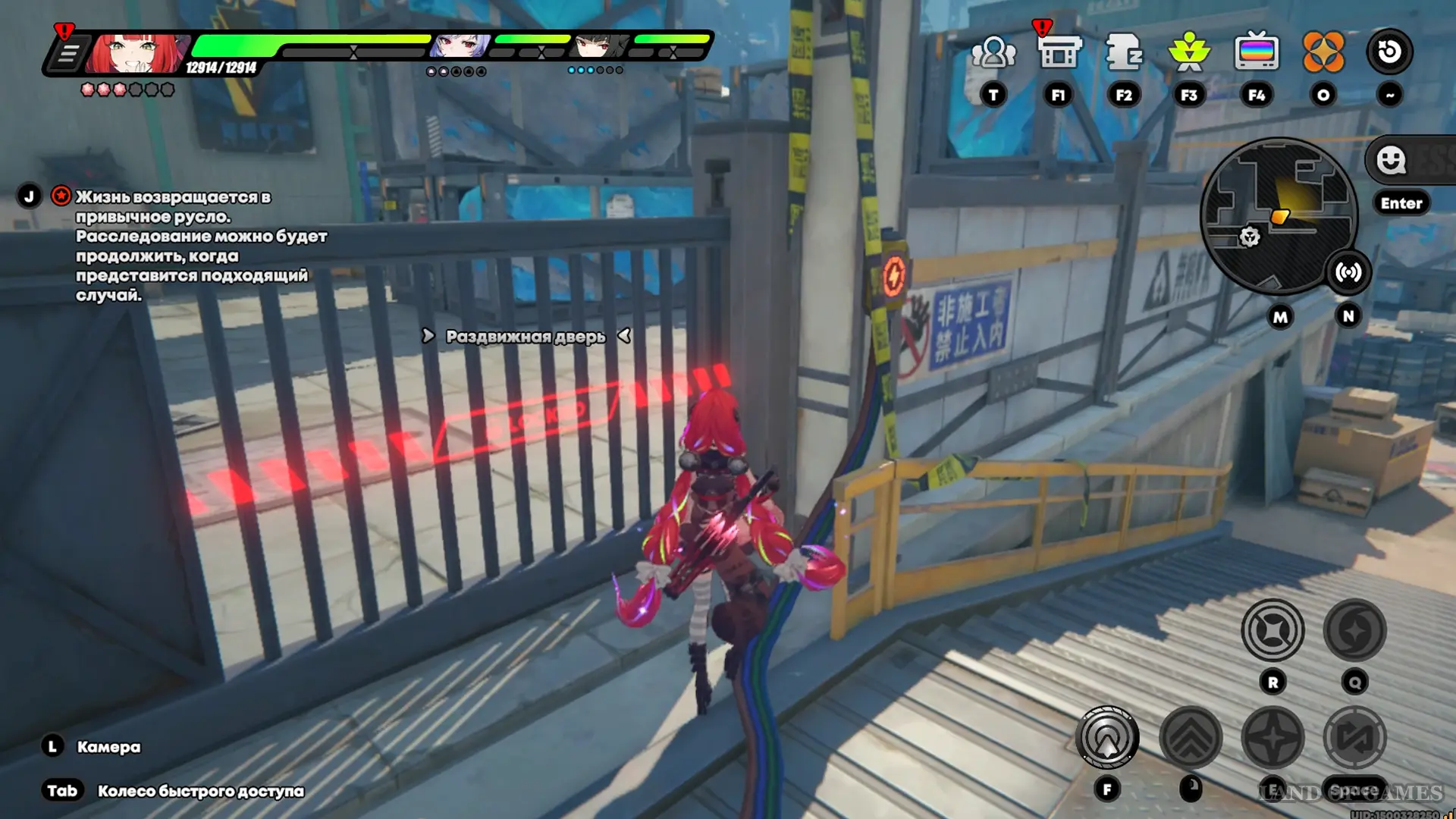This screenshot has width=1456, height=819.
Task: Select the red-haired character portrait
Action: (x=136, y=53)
